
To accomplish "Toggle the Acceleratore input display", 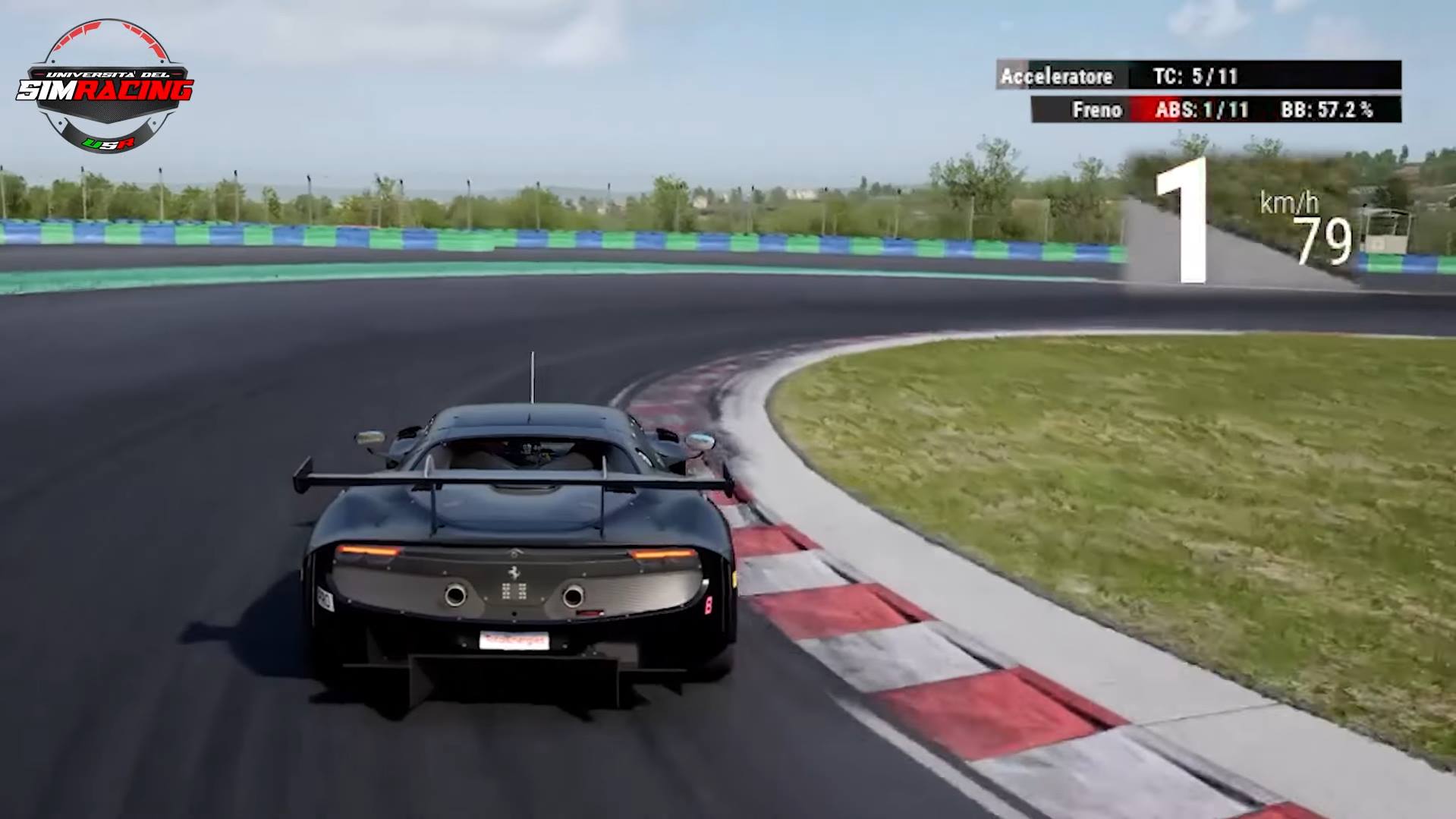I will (x=1057, y=76).
